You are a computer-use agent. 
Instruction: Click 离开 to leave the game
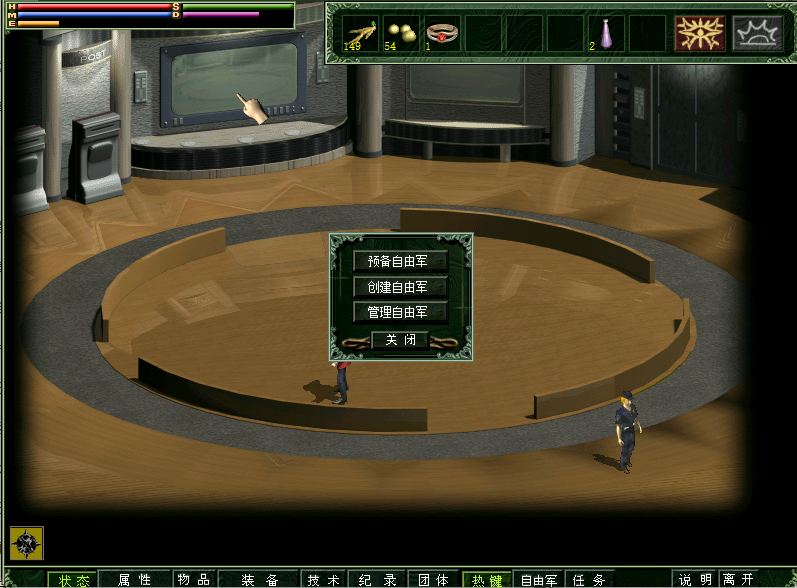[x=739, y=580]
